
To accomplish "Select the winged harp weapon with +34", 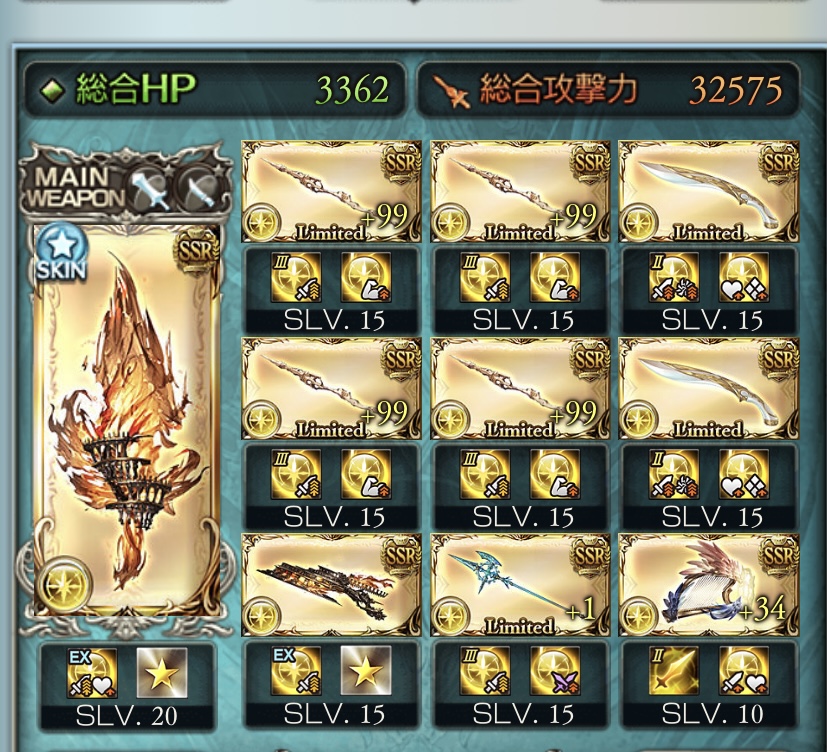I will pyautogui.click(x=708, y=586).
